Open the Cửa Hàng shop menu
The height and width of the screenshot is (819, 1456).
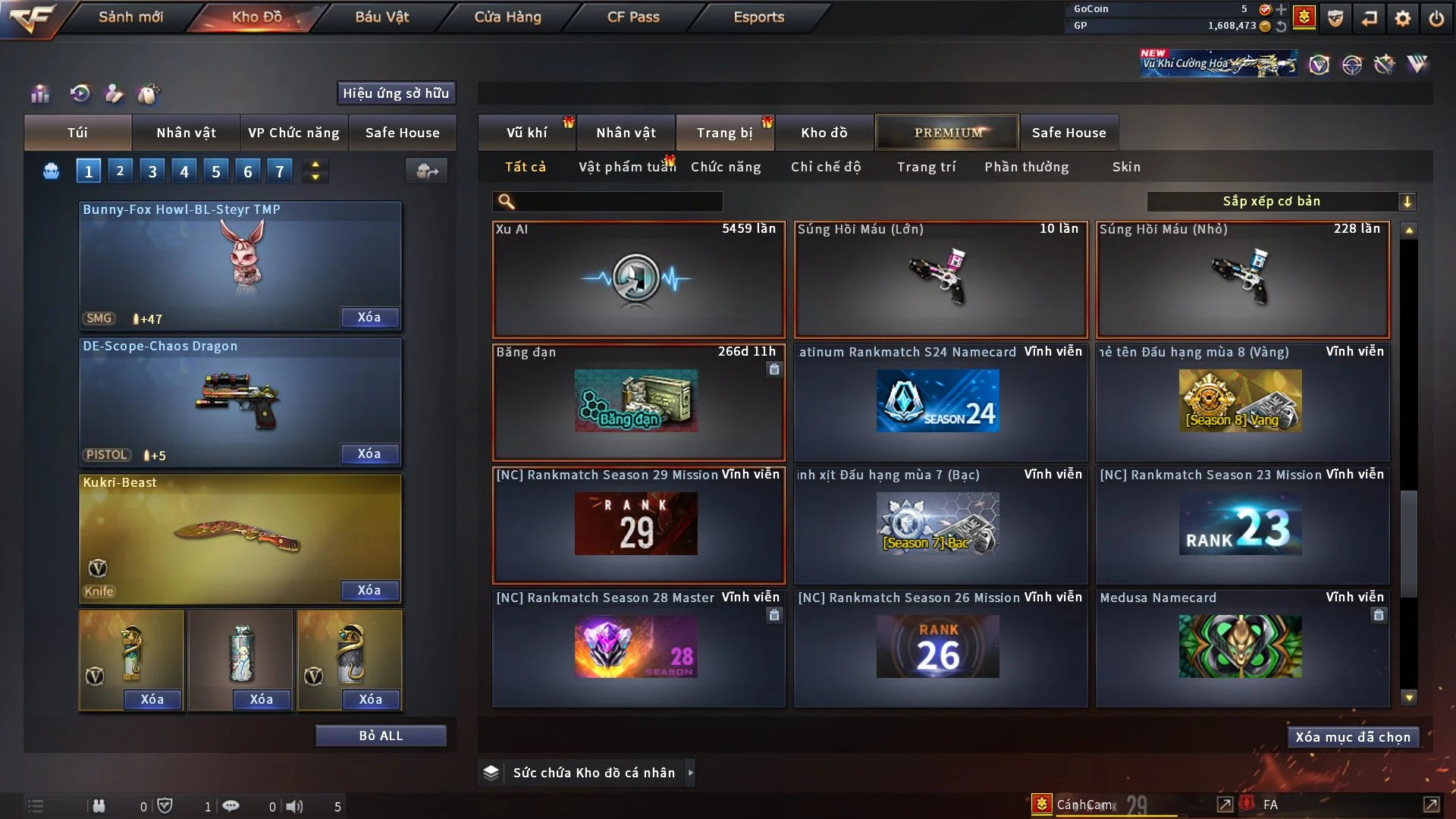507,17
